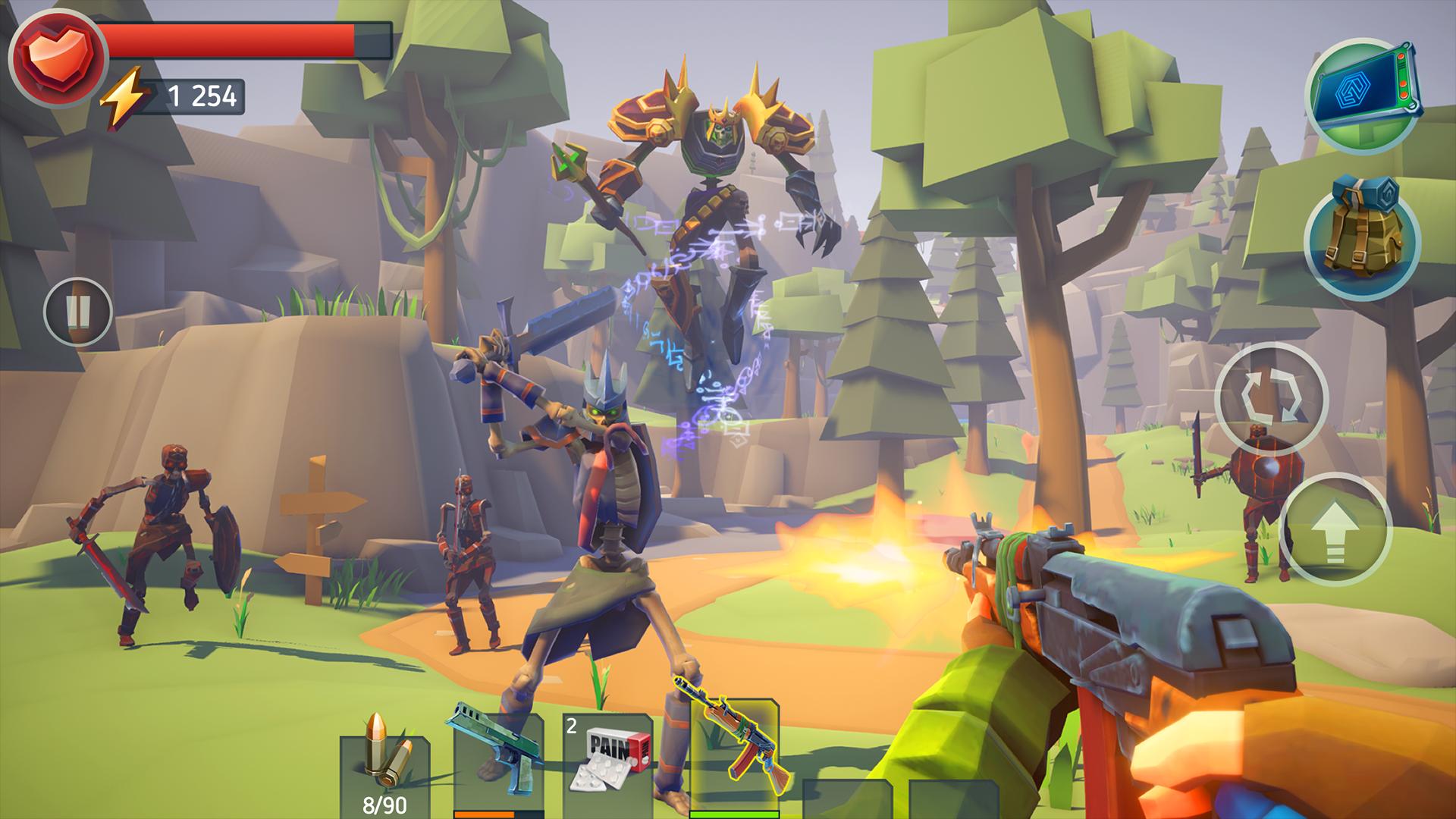Open the backpack inventory
This screenshot has width=1456, height=819.
pos(1362,242)
